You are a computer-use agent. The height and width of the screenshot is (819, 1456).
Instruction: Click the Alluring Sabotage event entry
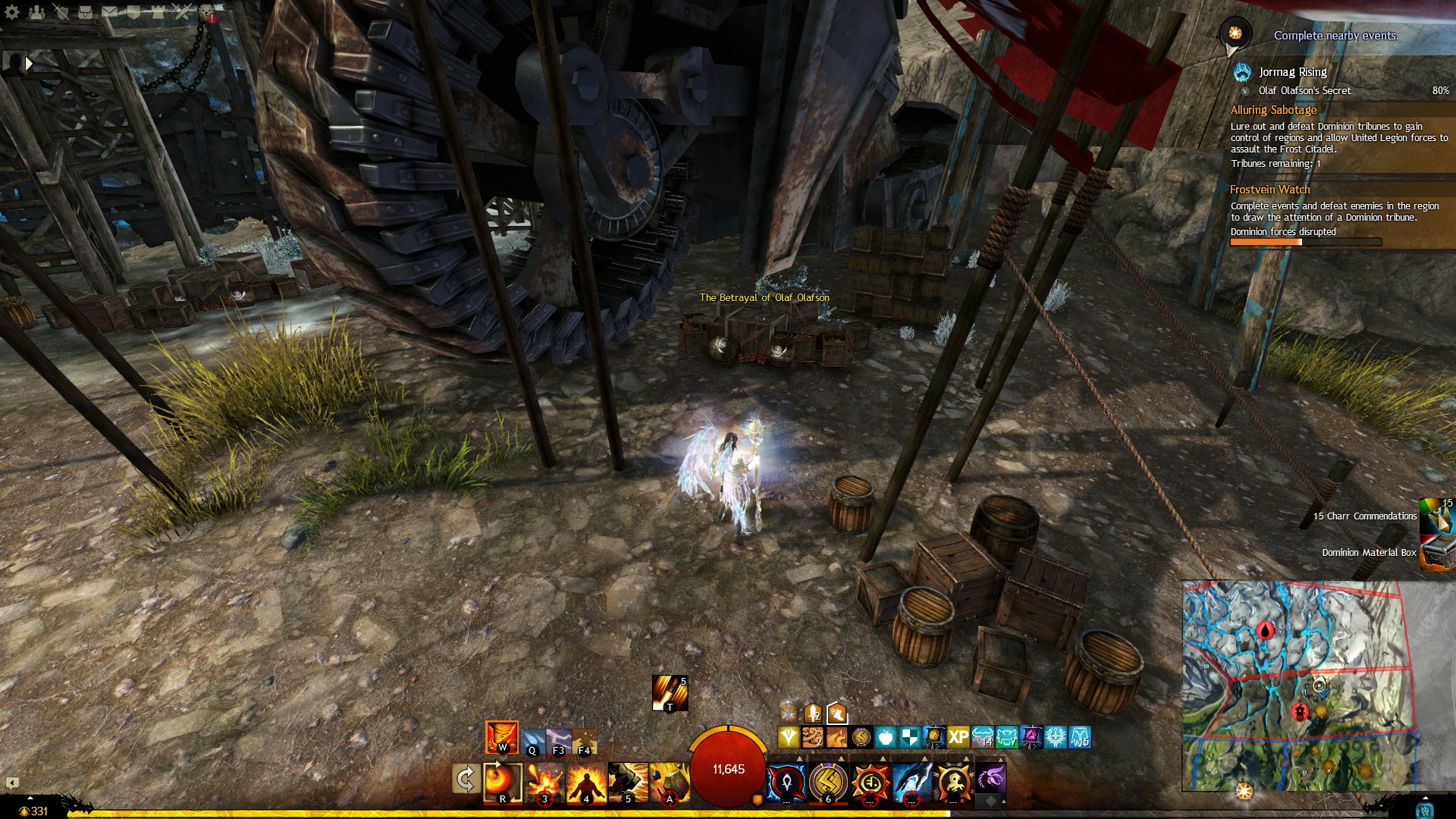point(1273,110)
